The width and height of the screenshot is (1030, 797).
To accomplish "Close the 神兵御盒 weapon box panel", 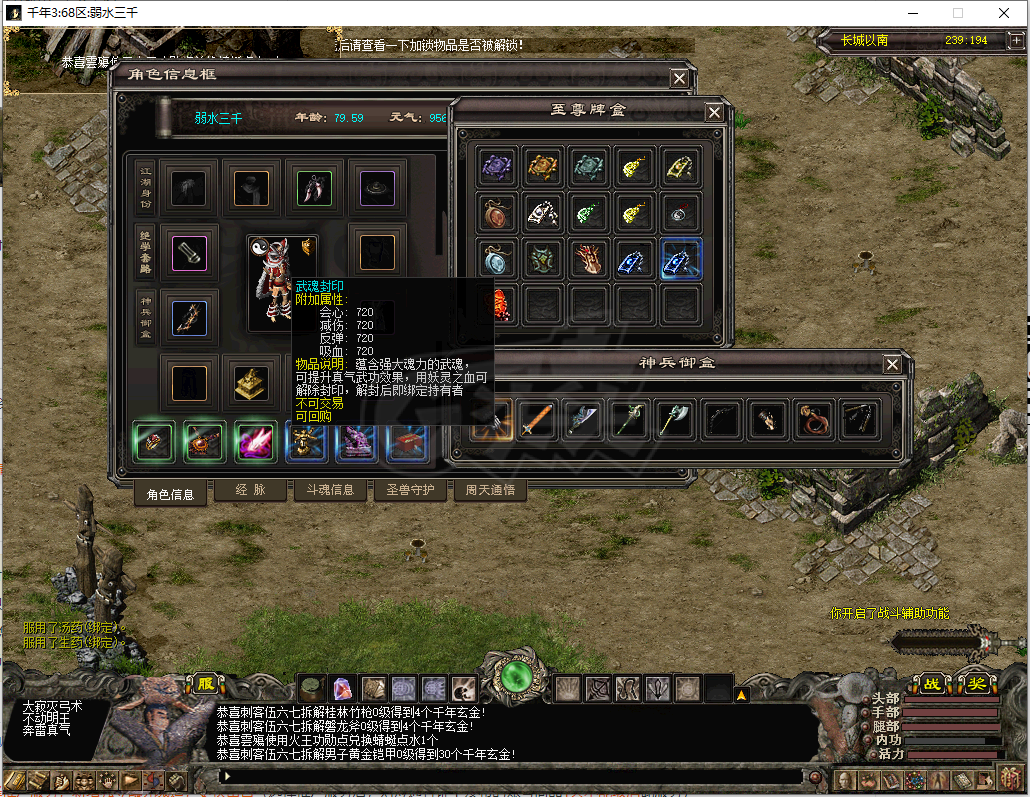I will [x=892, y=364].
